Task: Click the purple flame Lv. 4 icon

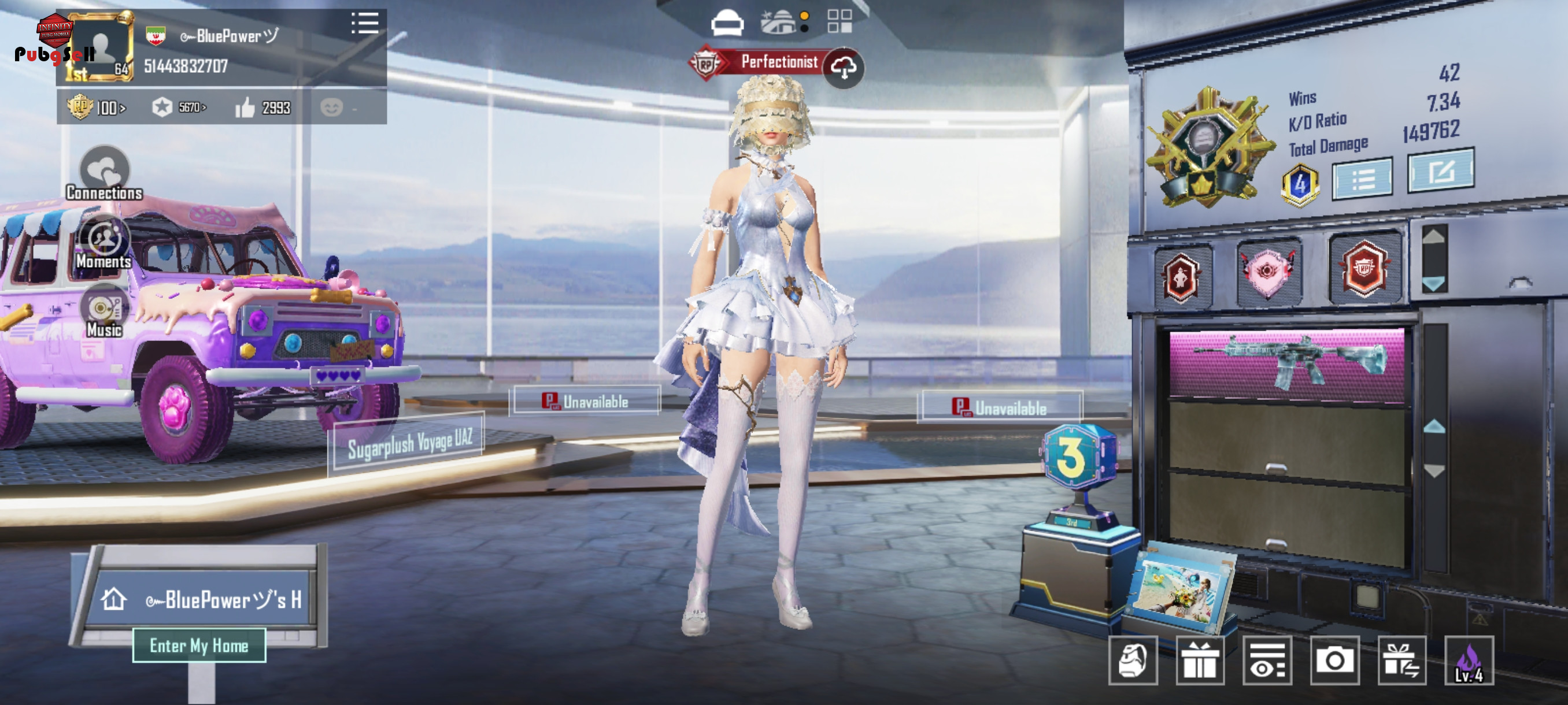Action: tap(1469, 661)
